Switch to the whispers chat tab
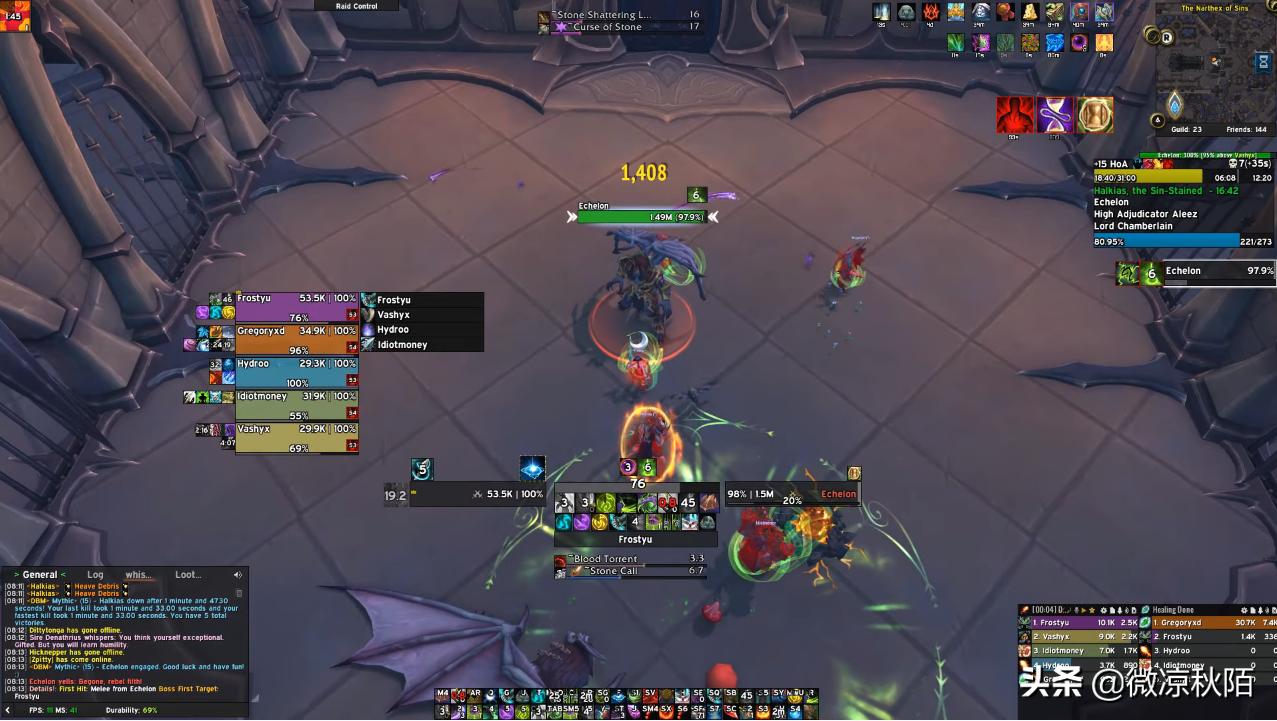The width and height of the screenshot is (1277, 721). pyautogui.click(x=138, y=575)
